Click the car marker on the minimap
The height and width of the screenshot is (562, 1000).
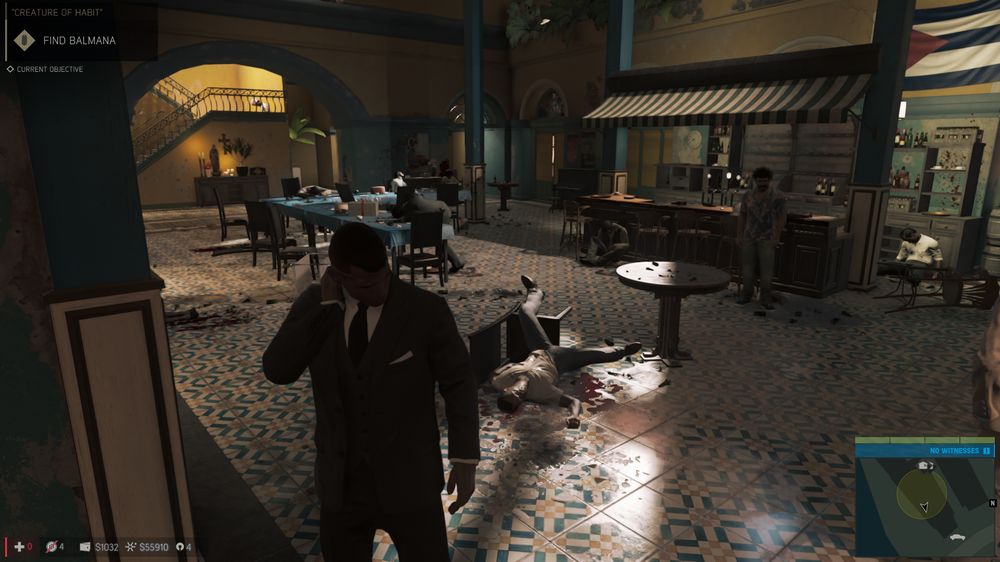(x=958, y=538)
